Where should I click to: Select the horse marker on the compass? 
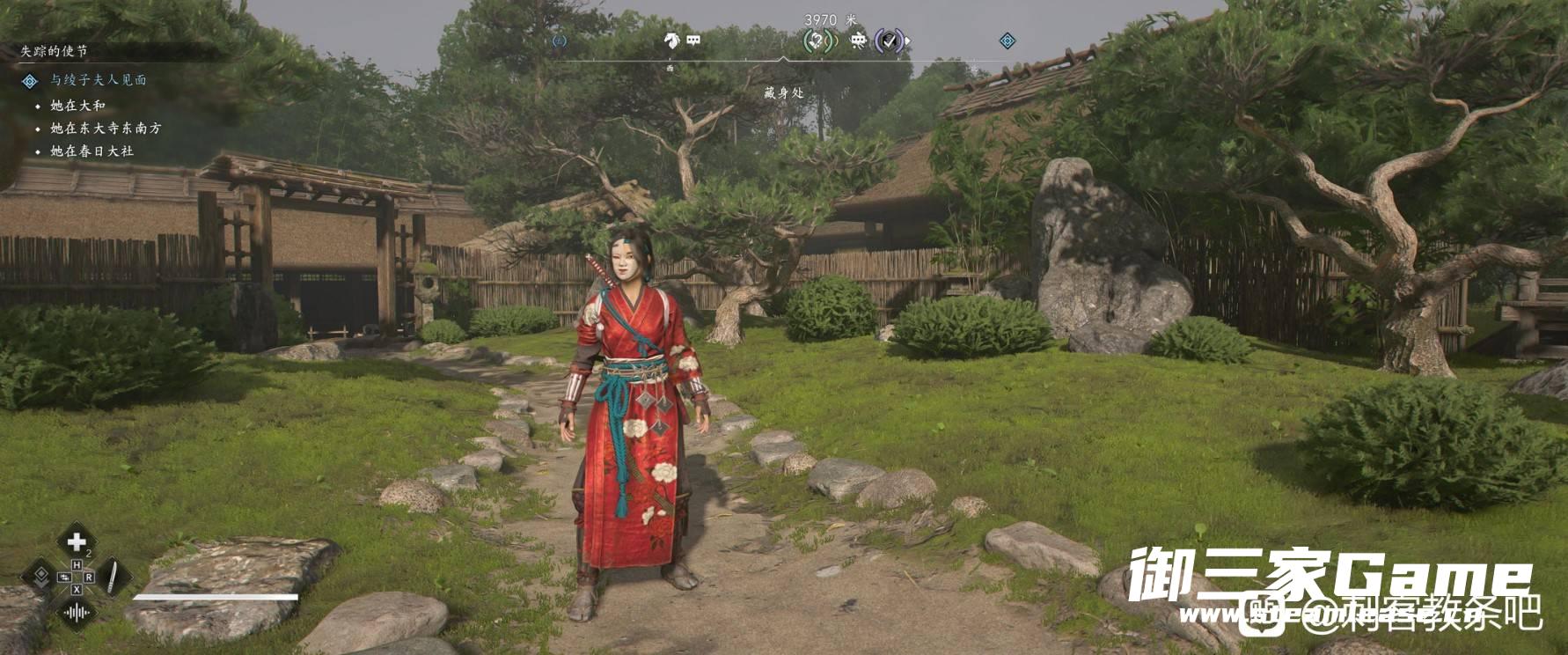click(x=672, y=40)
